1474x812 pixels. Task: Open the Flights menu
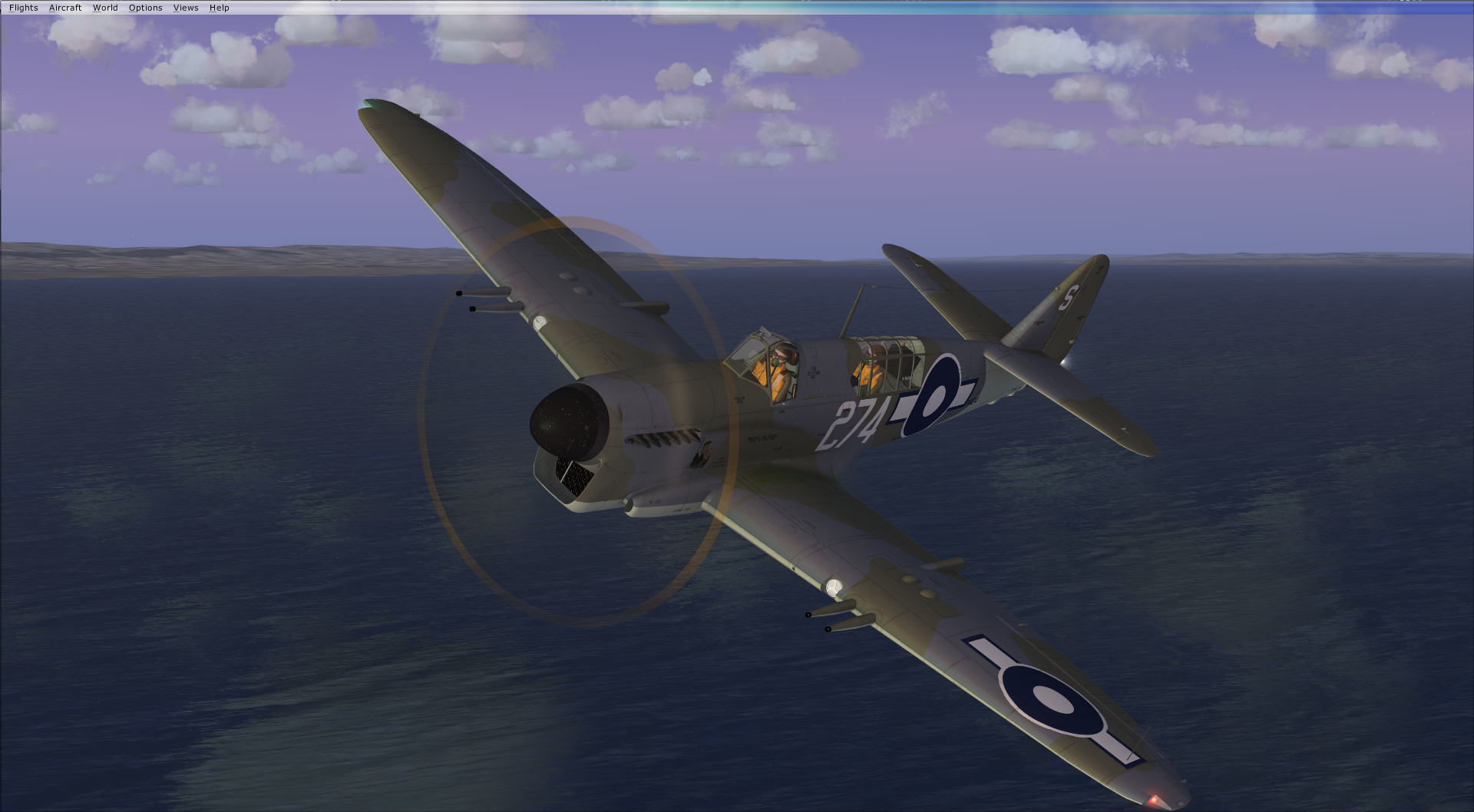point(24,8)
